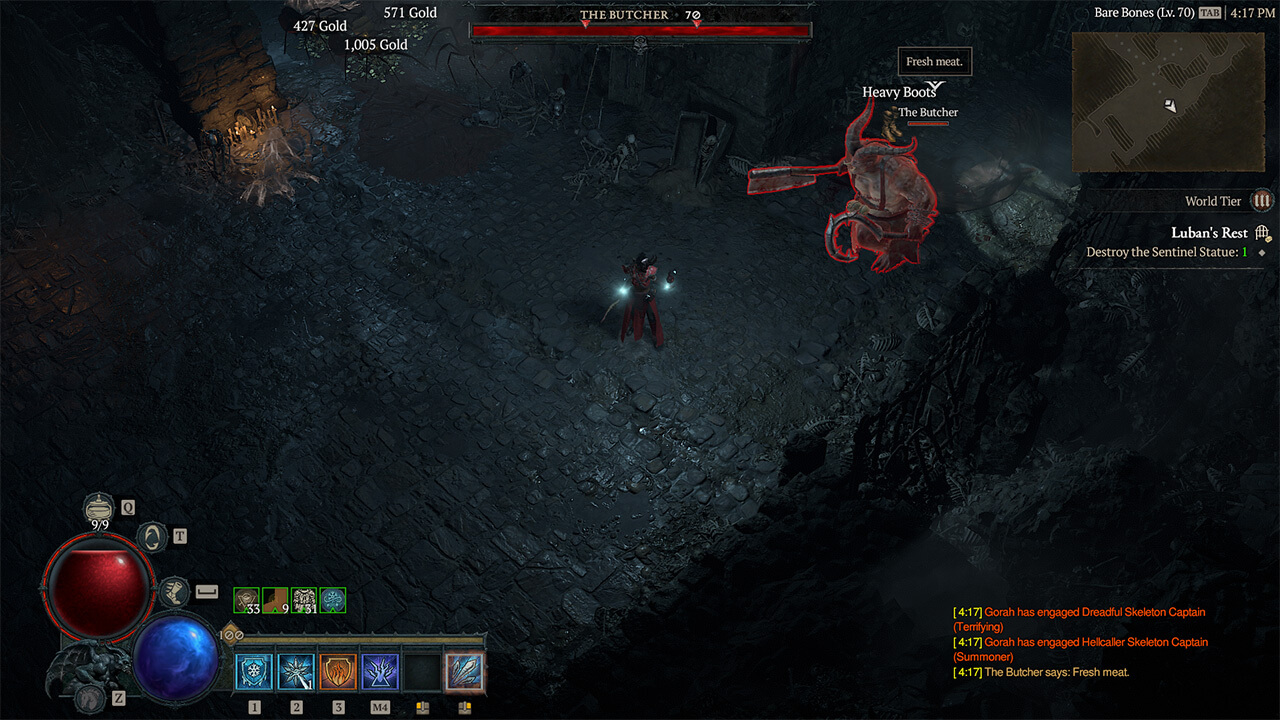This screenshot has width=1280, height=720.
Task: Click the Ice Shards attack icon
Action: [465, 671]
